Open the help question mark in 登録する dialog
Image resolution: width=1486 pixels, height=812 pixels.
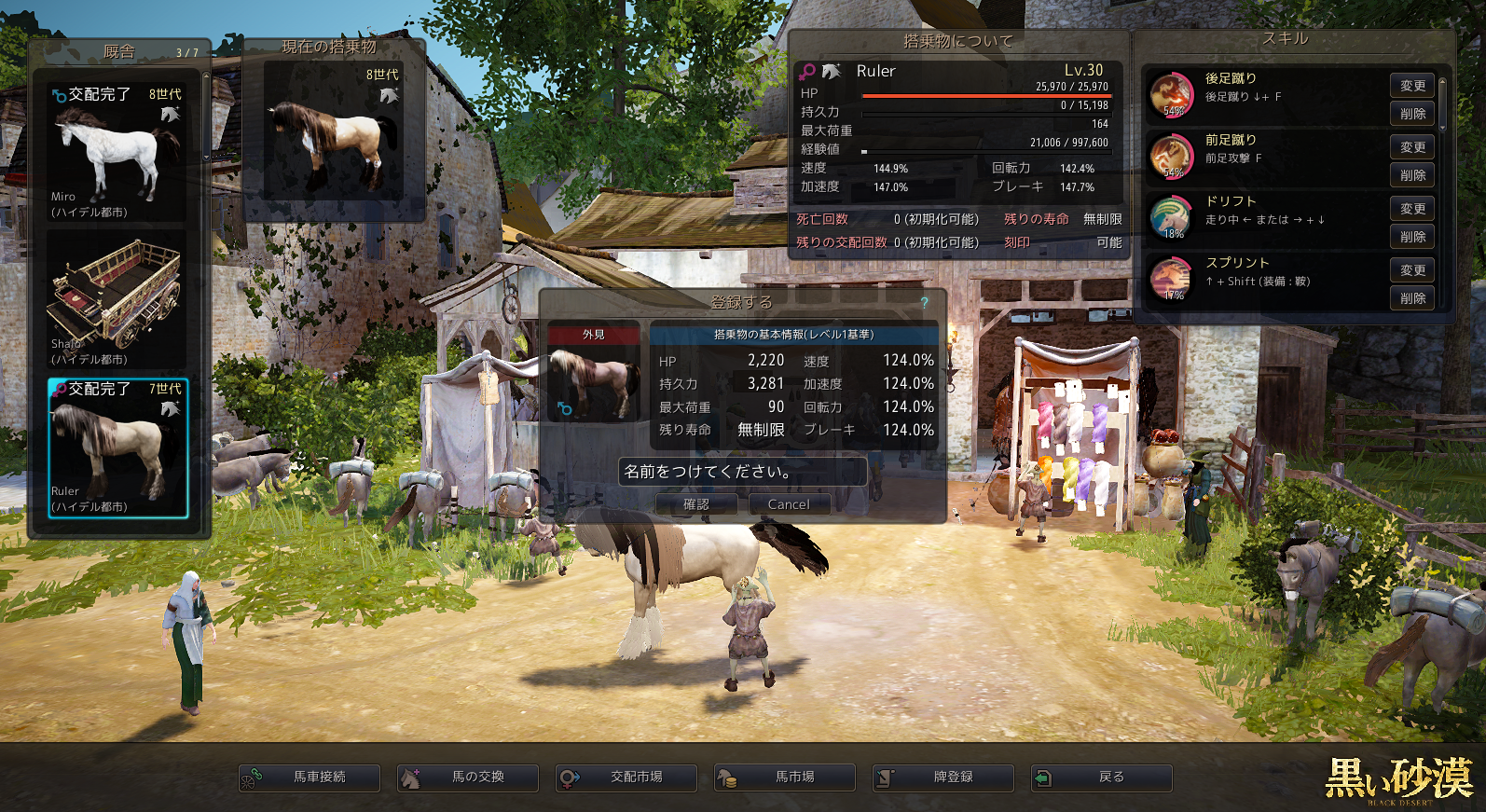[924, 302]
